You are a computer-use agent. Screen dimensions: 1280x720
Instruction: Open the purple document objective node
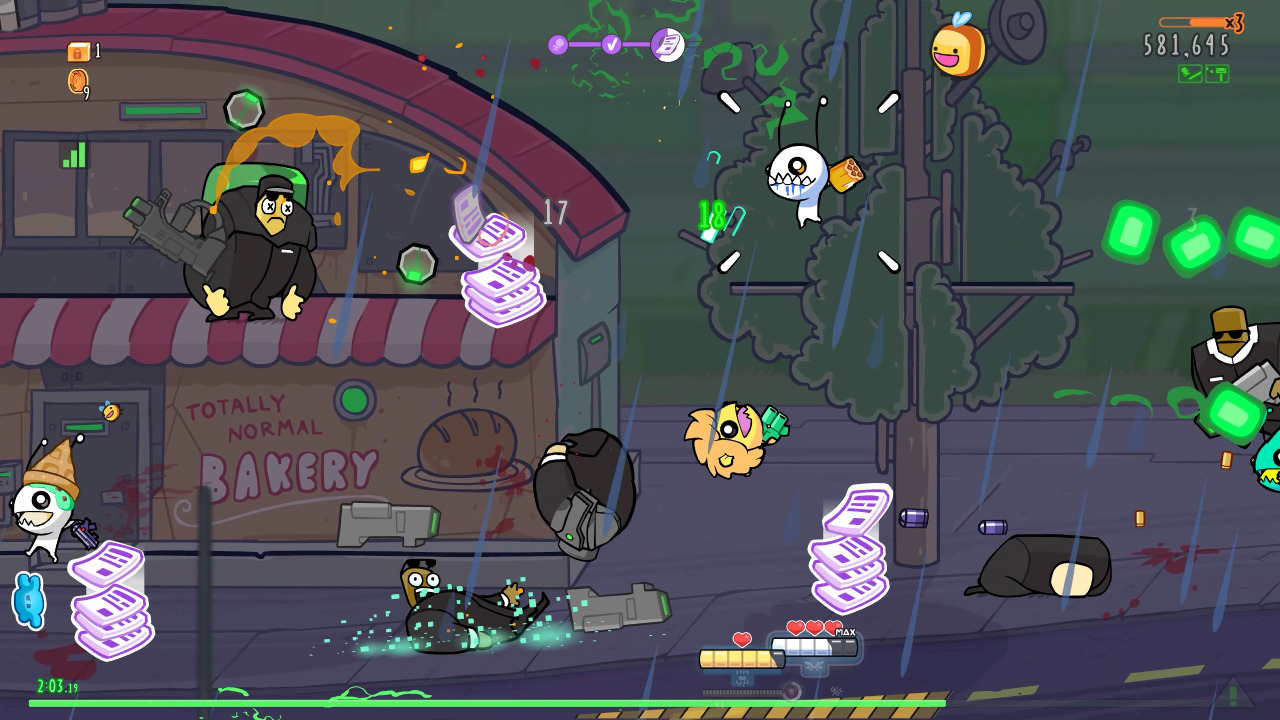pyautogui.click(x=667, y=44)
